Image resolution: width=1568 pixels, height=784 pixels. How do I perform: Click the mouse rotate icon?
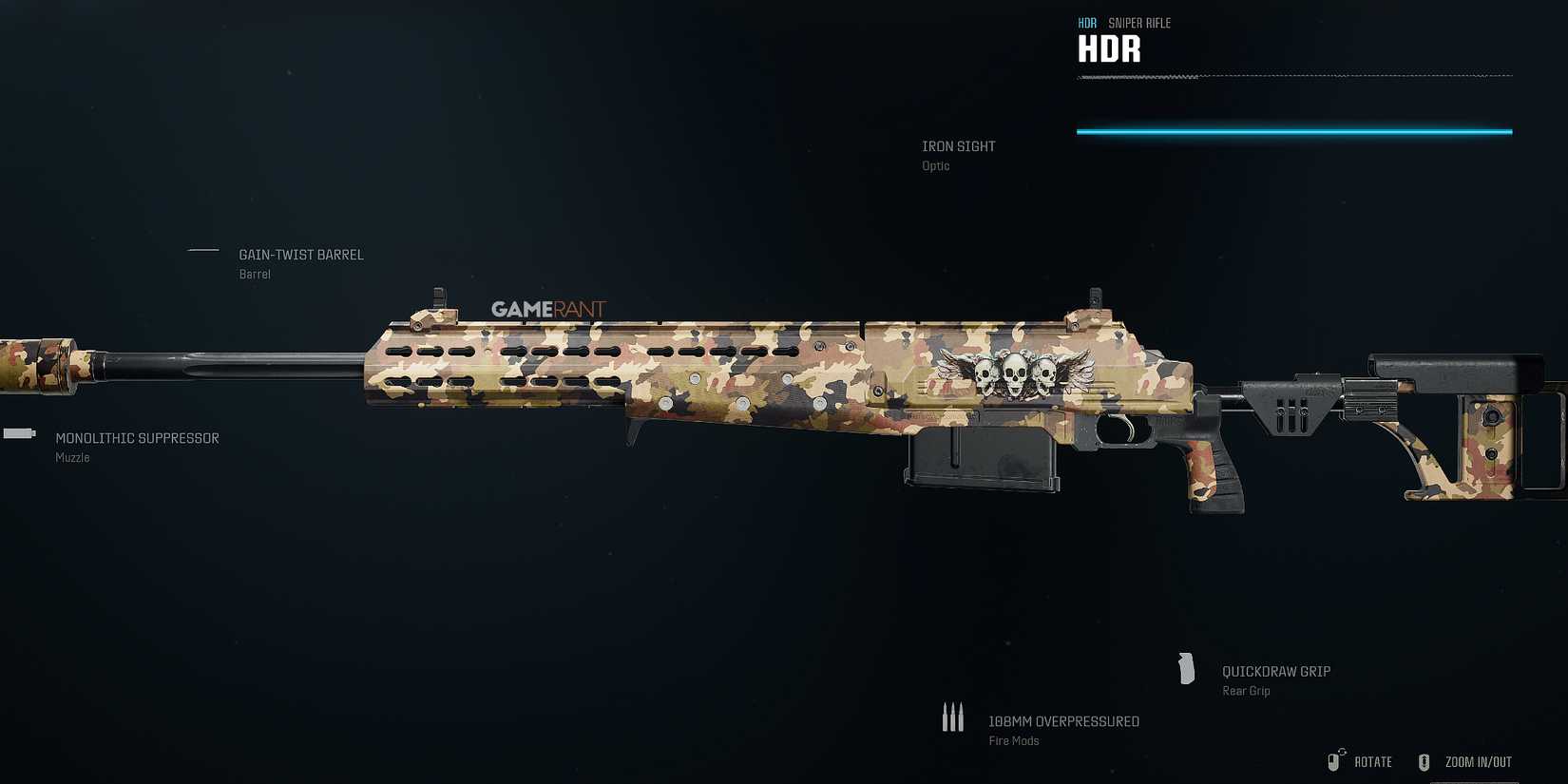1332,760
